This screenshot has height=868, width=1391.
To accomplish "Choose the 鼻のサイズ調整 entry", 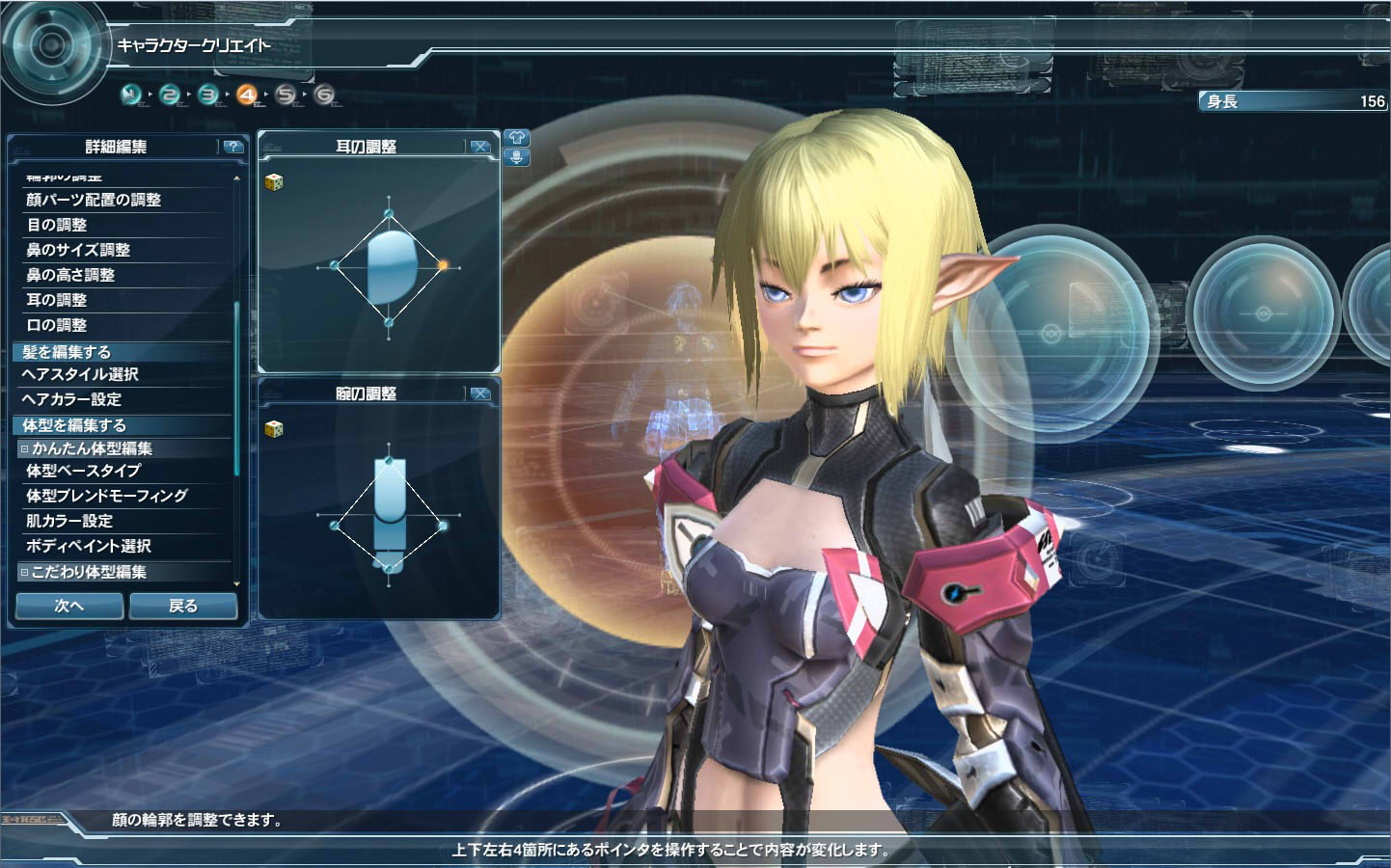I will (x=78, y=250).
